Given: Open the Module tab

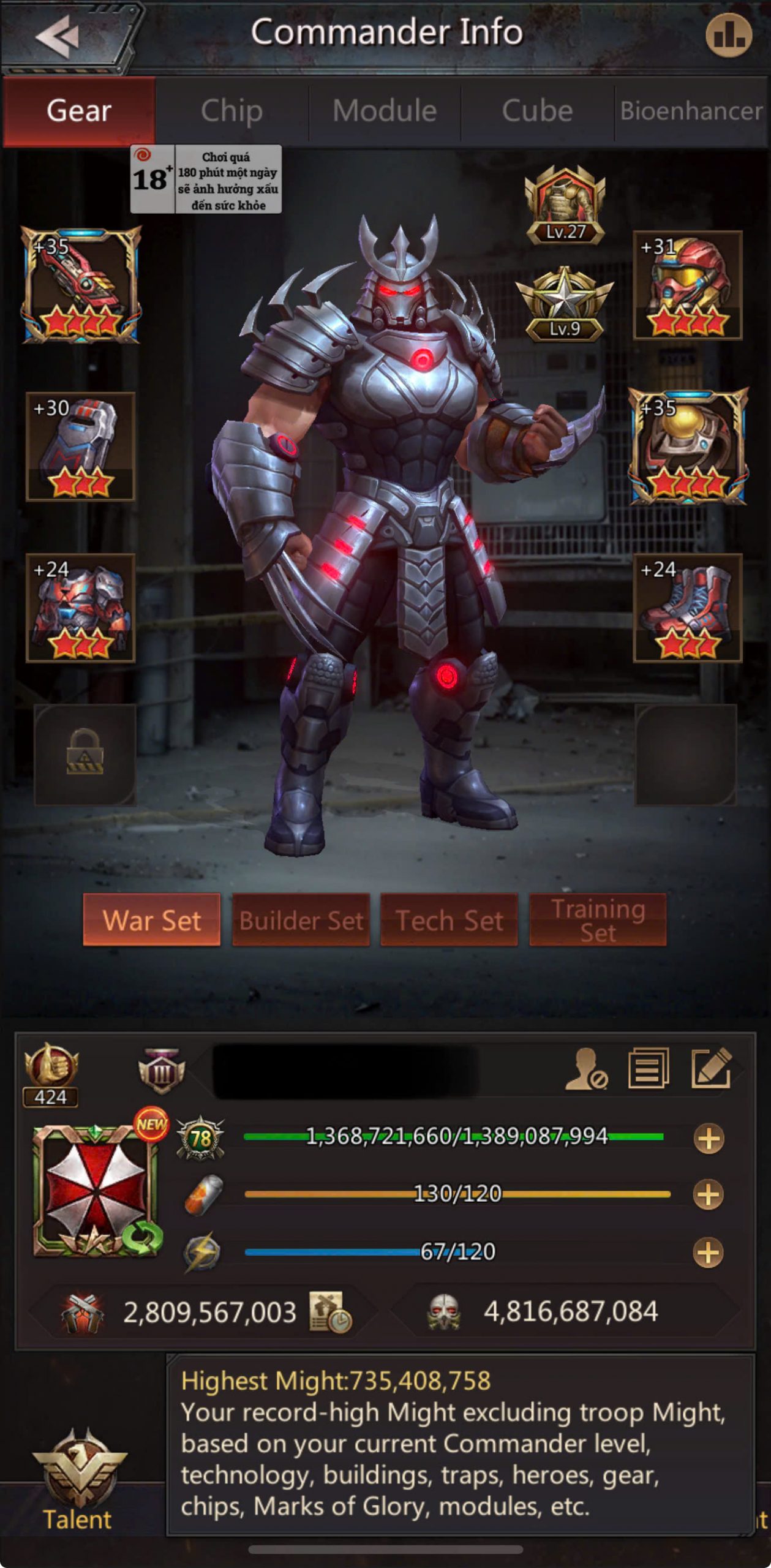Looking at the screenshot, I should tap(385, 111).
